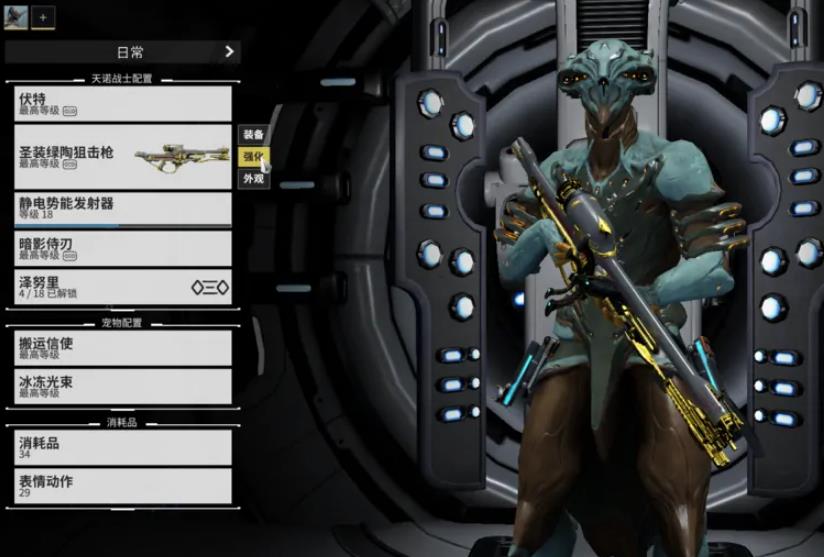Select the 搬运信使 companion slot
This screenshot has width=824, height=557.
click(x=119, y=347)
